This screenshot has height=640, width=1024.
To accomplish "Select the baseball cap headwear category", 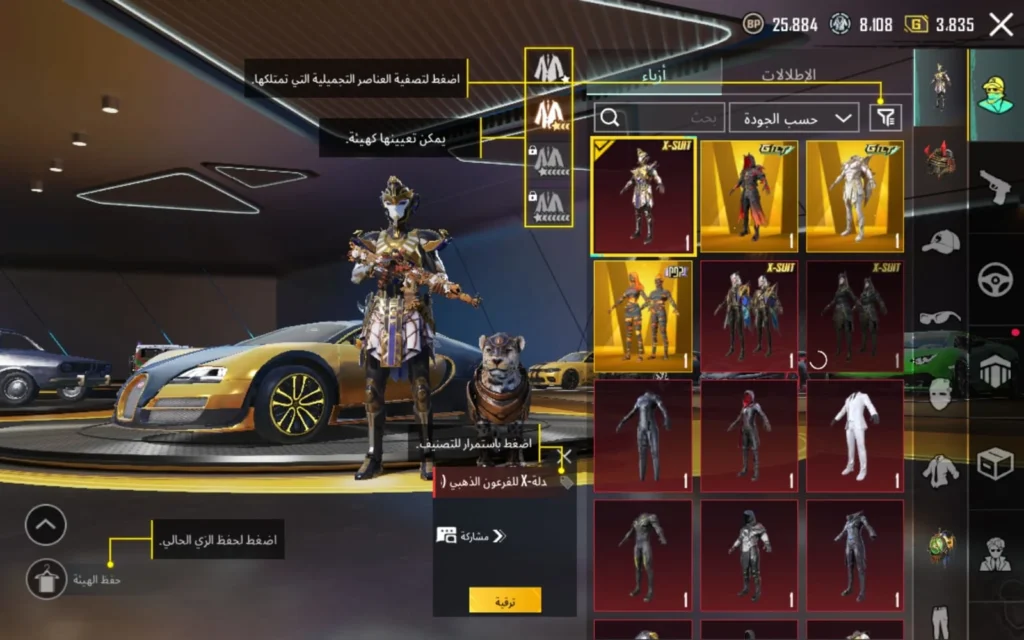I will click(940, 241).
